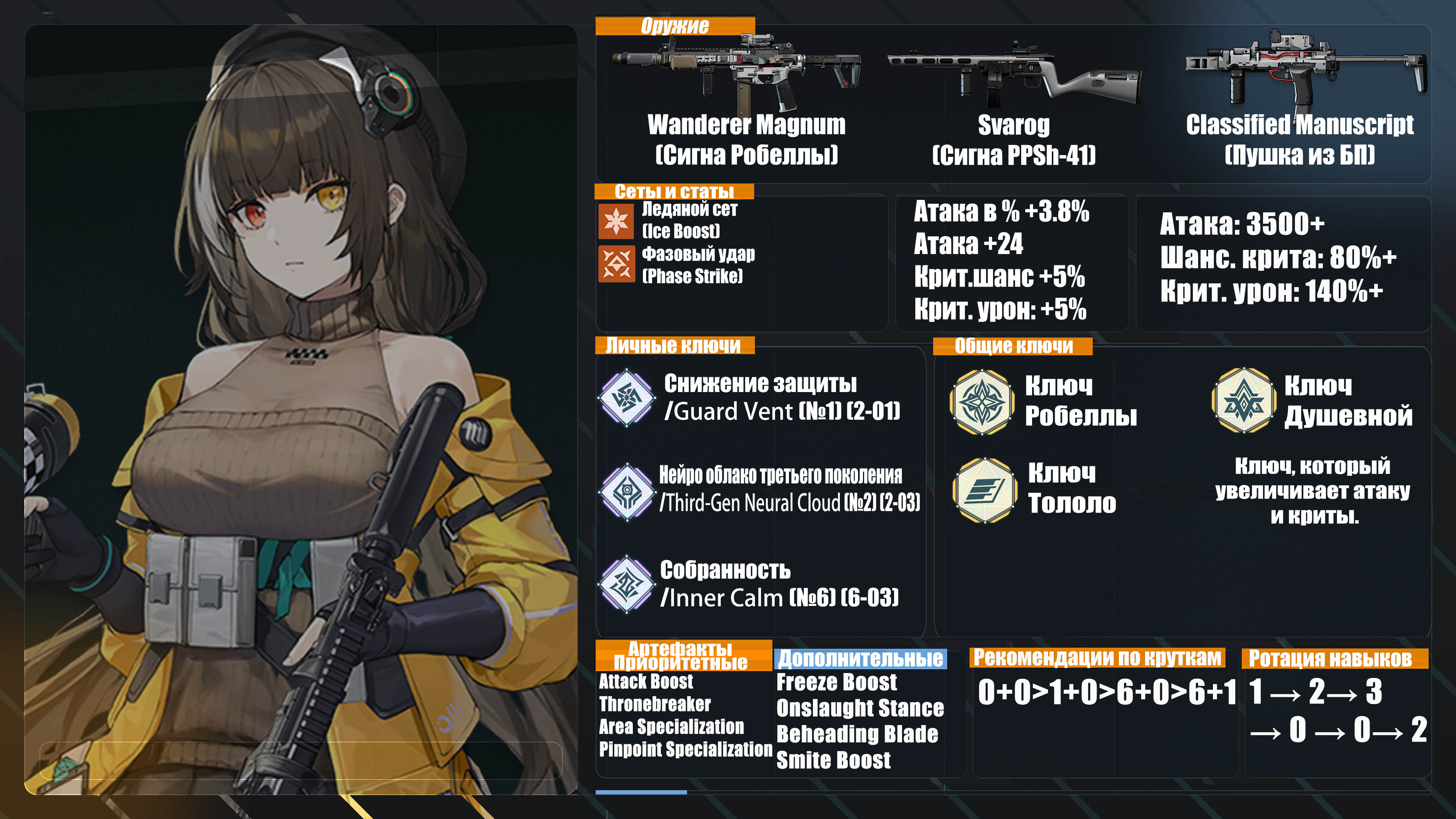Choose the Third-Gen Neural Cloud key icon
This screenshot has height=819, width=1456.
coord(627,491)
